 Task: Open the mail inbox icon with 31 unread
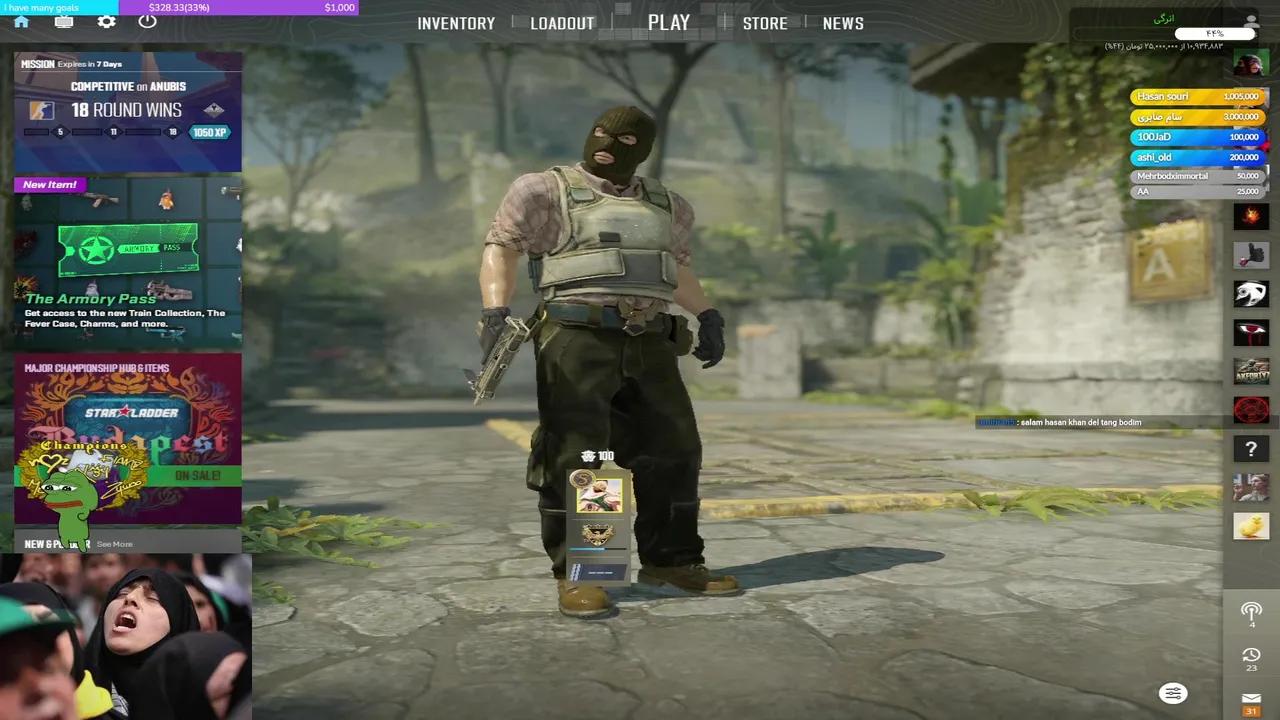pyautogui.click(x=1251, y=699)
